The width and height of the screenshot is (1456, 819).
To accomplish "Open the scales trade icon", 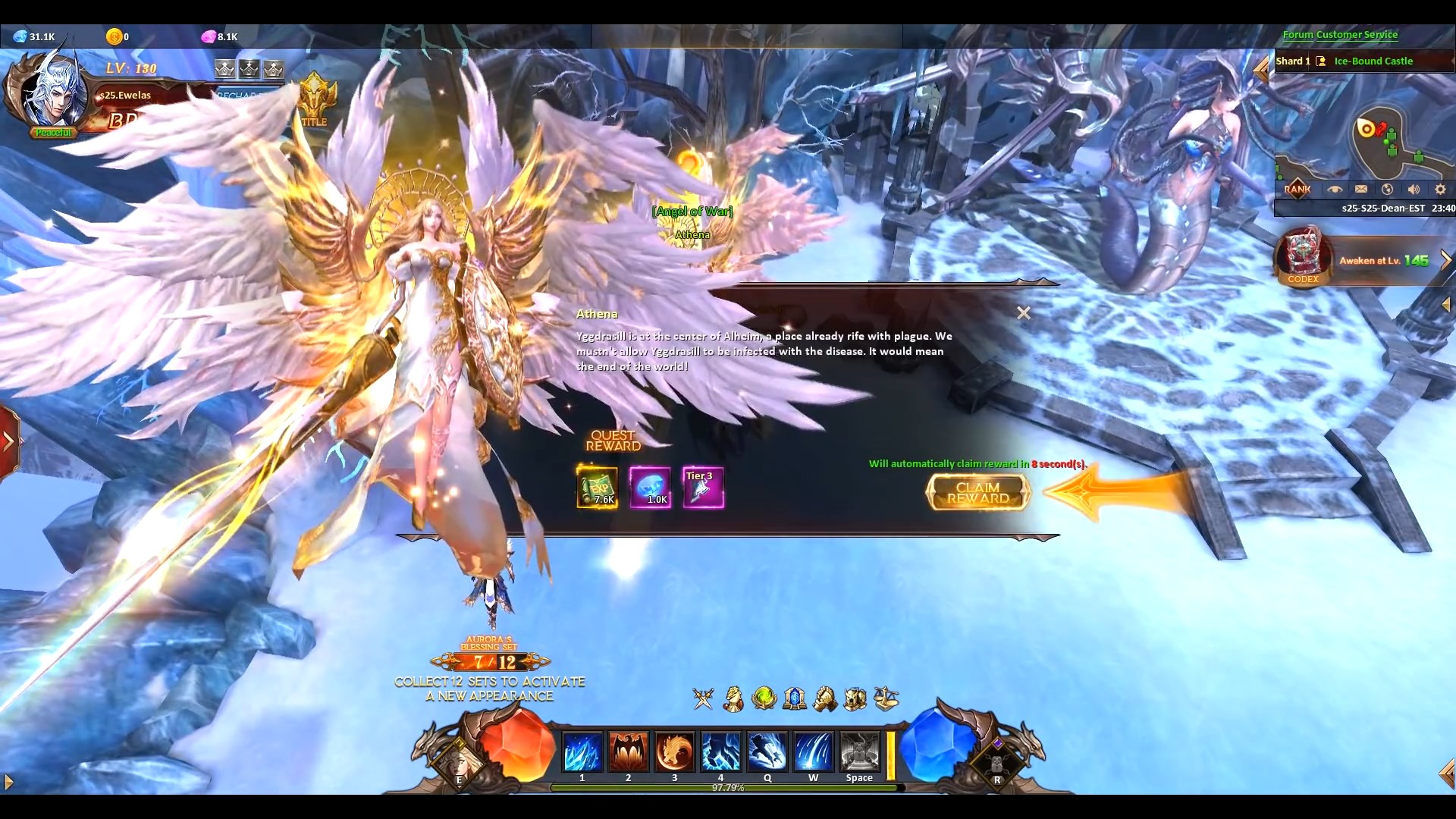I will [887, 699].
